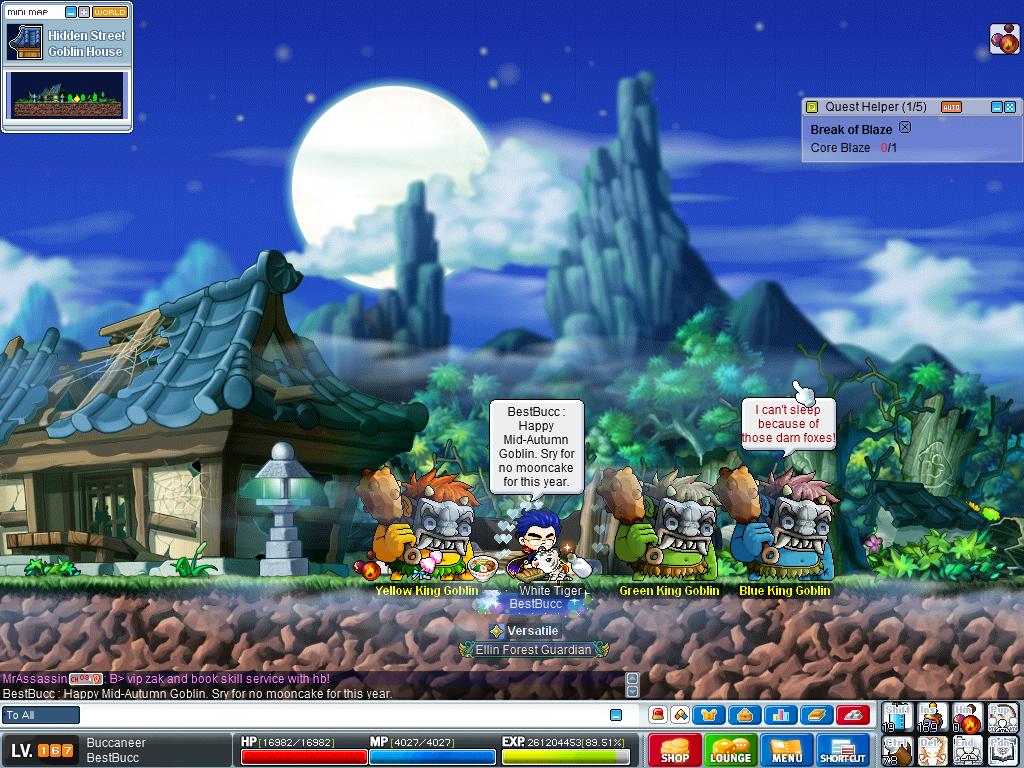Image resolution: width=1024 pixels, height=768 pixels.
Task: Use the Shift quickslot skill
Action: (897, 717)
